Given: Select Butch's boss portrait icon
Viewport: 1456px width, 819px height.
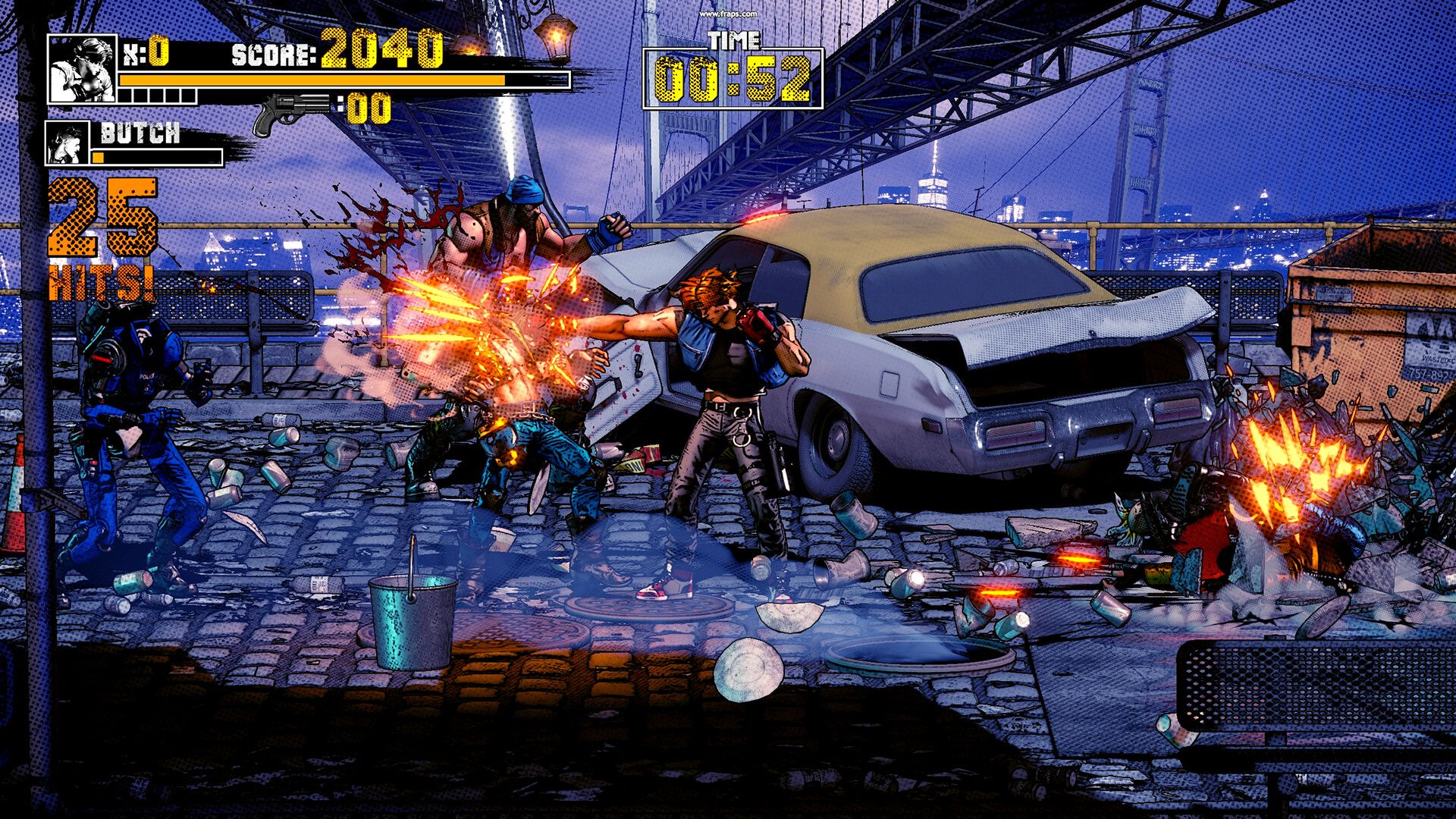Looking at the screenshot, I should pos(68,142).
